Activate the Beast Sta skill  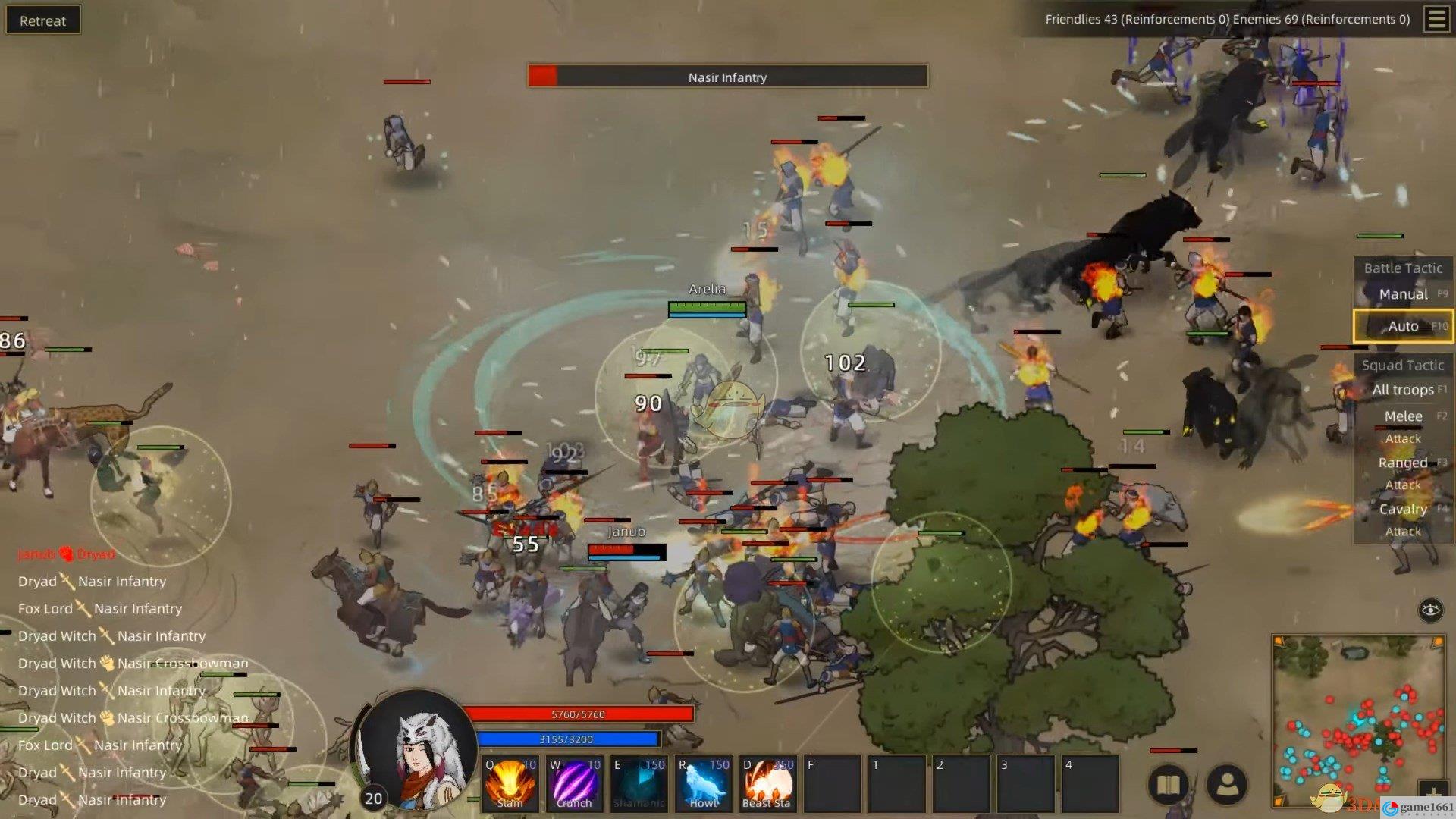click(767, 784)
